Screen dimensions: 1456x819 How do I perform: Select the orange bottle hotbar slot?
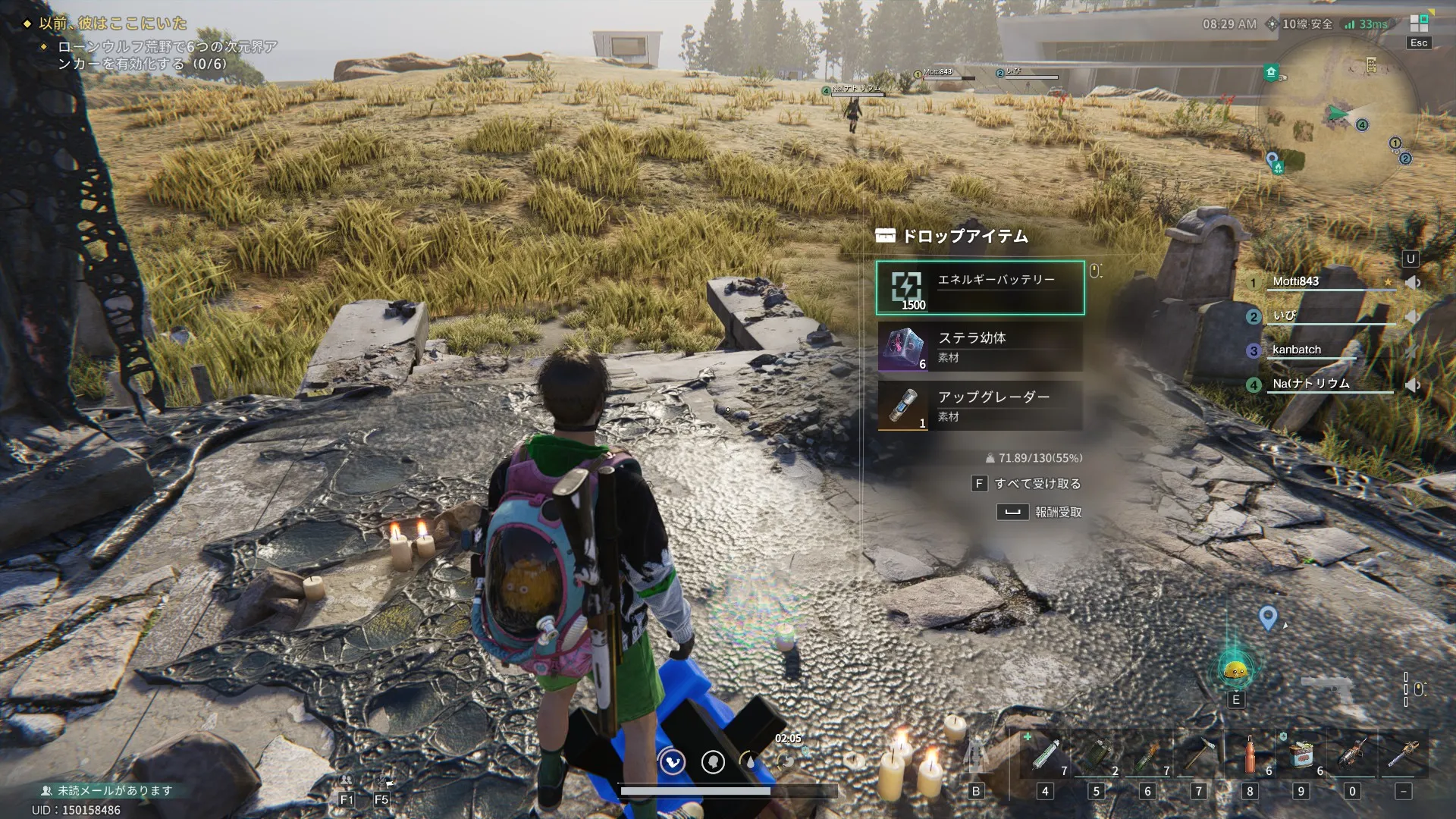tap(1250, 754)
